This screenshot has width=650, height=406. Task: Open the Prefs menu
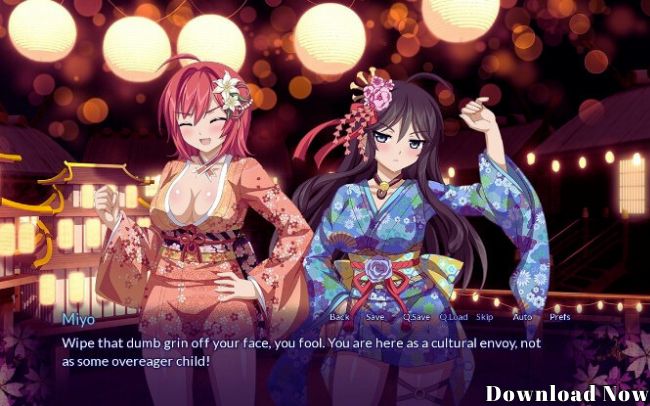coord(560,316)
